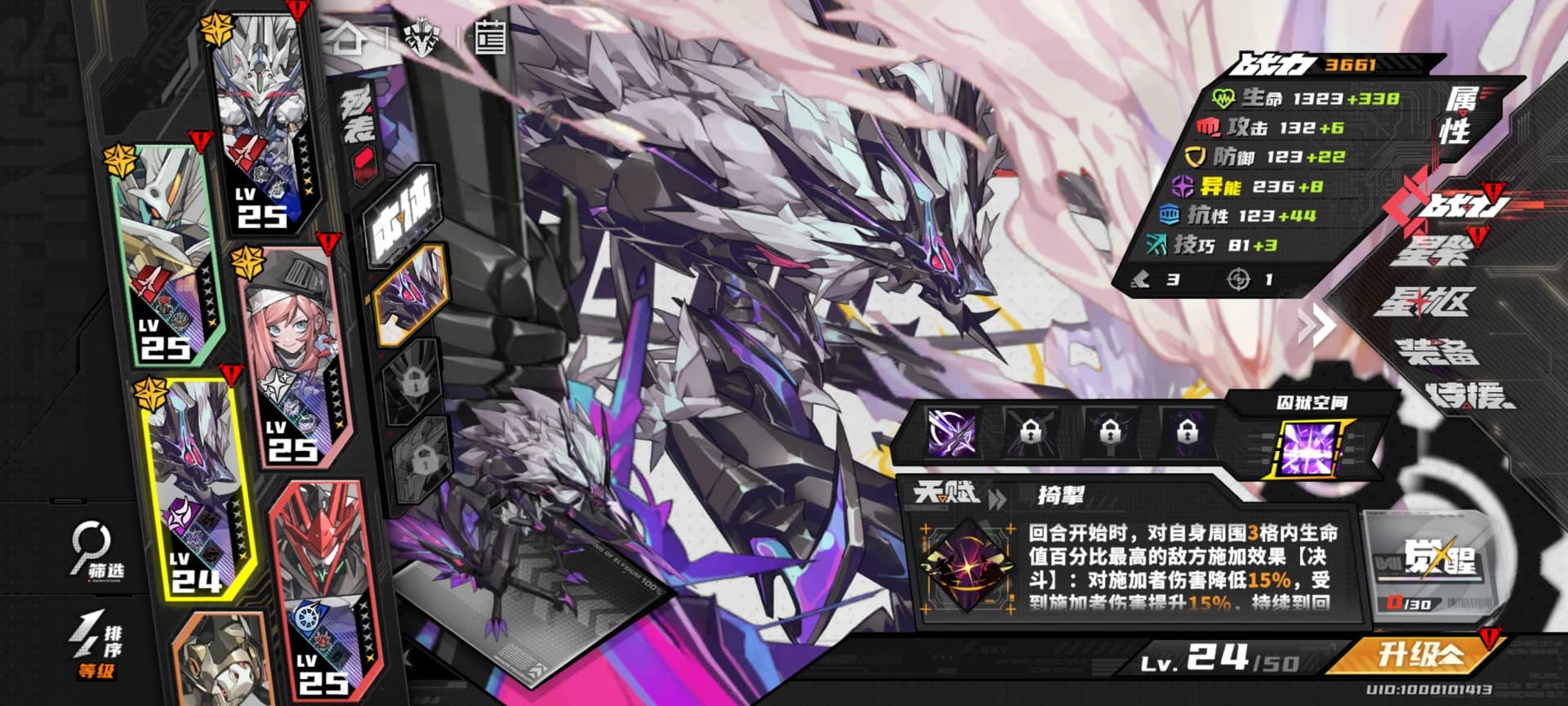Go to the home screen icon
This screenshot has height=706, width=1568.
click(x=347, y=38)
